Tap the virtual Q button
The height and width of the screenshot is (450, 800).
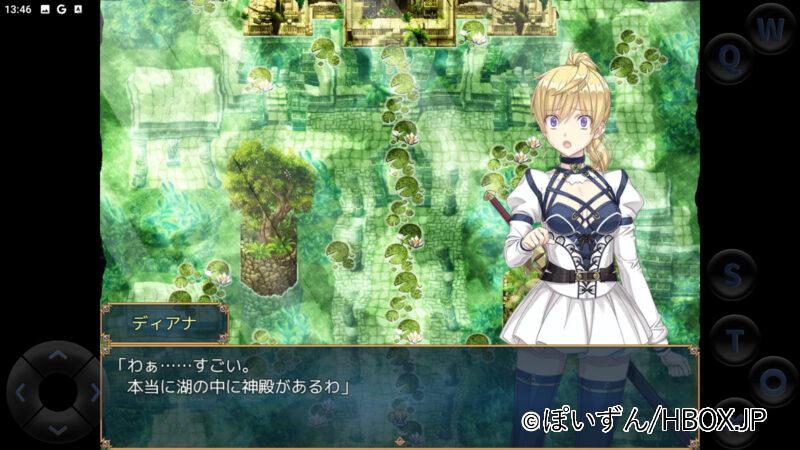click(x=730, y=57)
